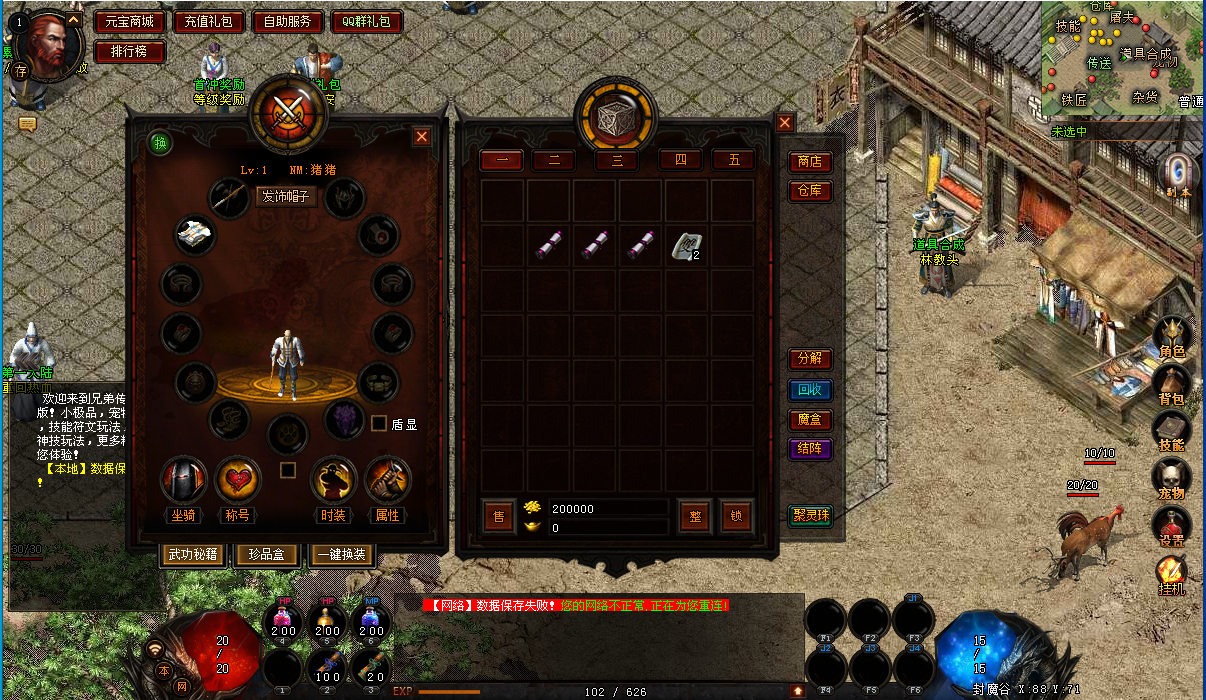The height and width of the screenshot is (700, 1206).
Task: Click the minimap
Action: [x=1122, y=58]
